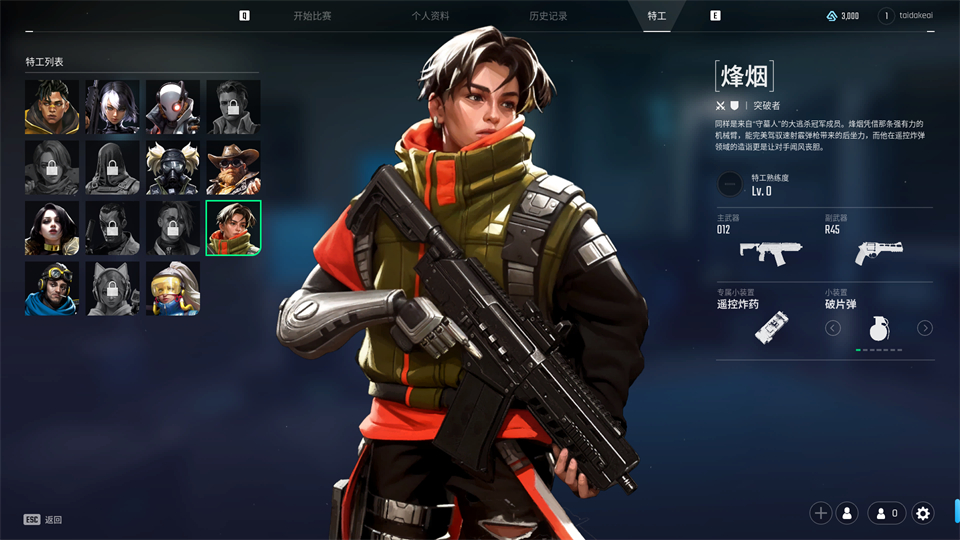This screenshot has height=540, width=960.
Task: Open the 历史记录 history tab
Action: coord(548,16)
